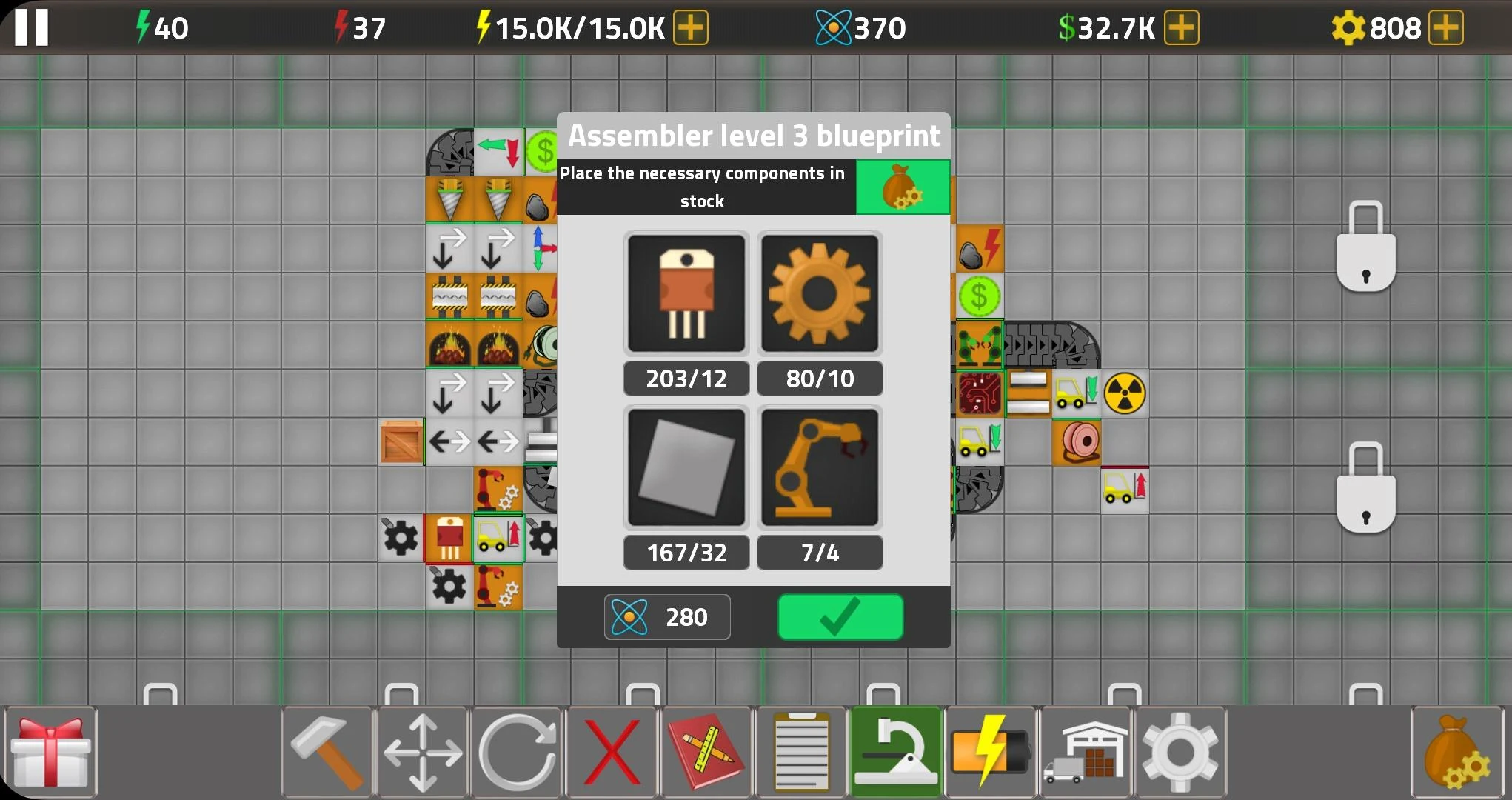Select the rotate tool

(518, 752)
